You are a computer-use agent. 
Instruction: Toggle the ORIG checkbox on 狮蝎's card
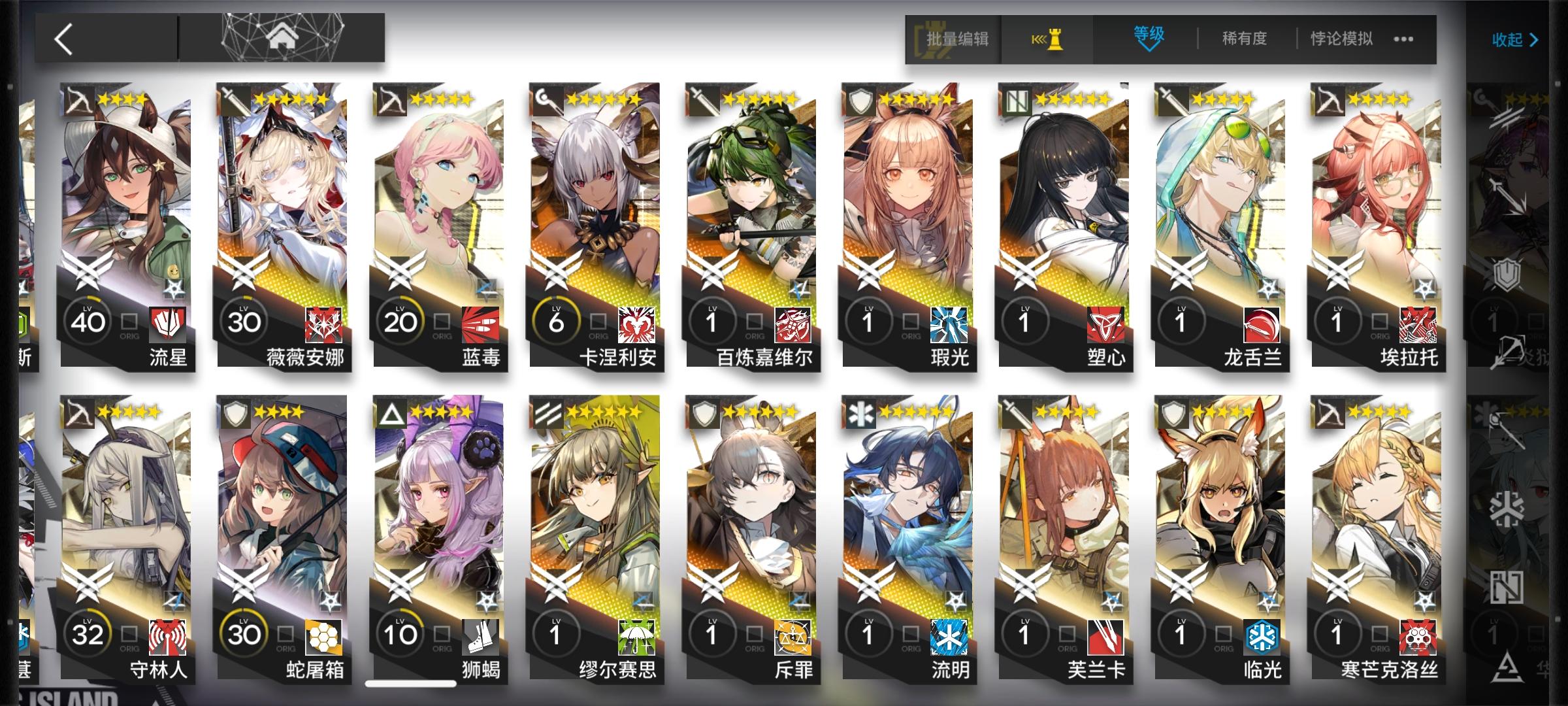point(441,635)
